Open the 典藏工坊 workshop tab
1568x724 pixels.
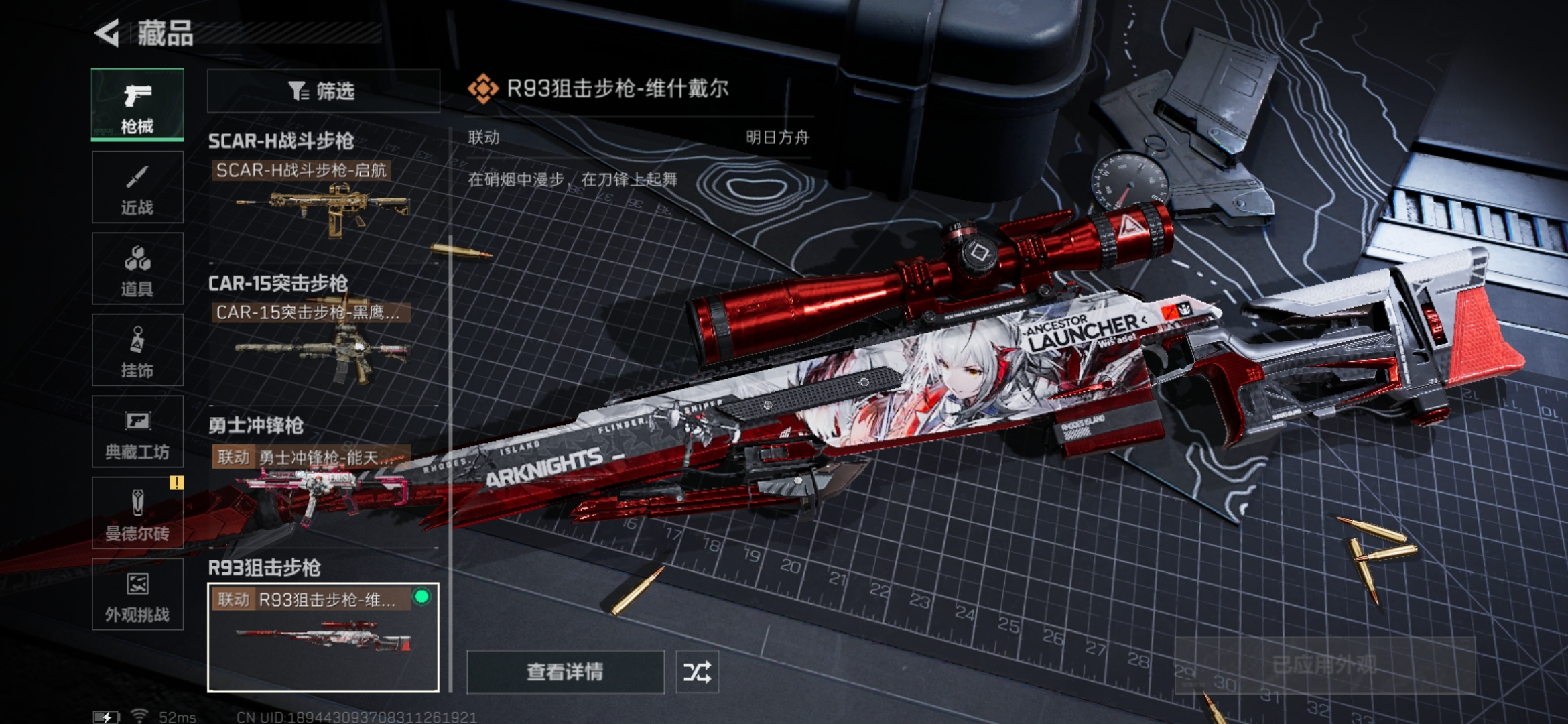pos(137,432)
